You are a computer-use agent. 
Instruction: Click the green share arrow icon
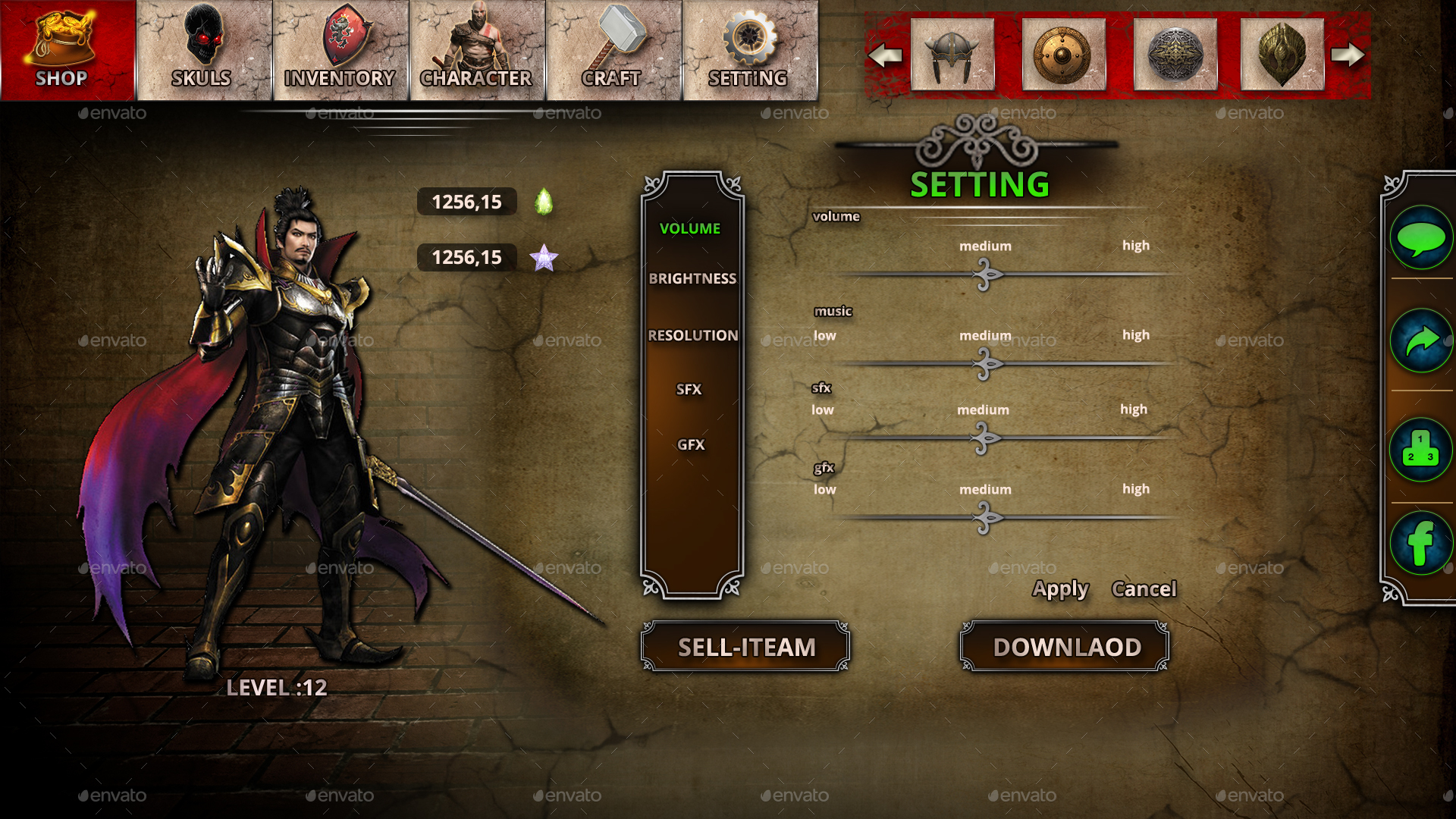pyautogui.click(x=1422, y=340)
